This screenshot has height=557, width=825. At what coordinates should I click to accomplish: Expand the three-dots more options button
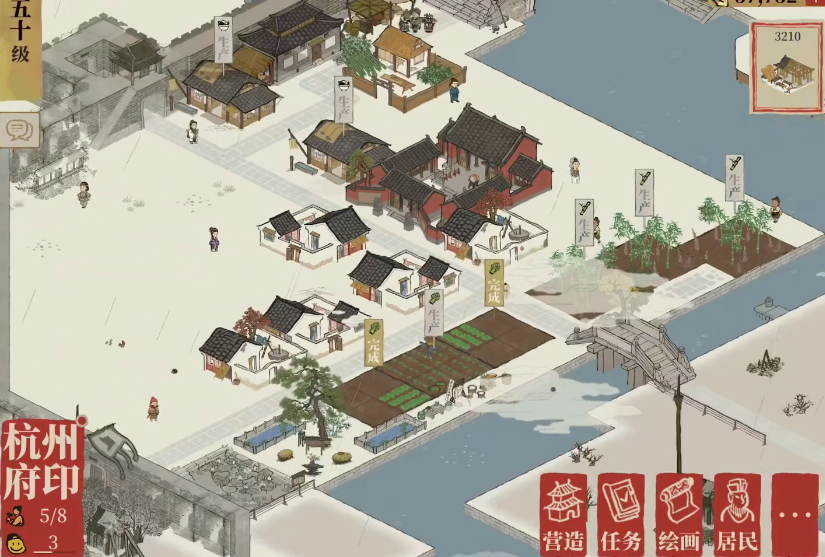click(796, 514)
